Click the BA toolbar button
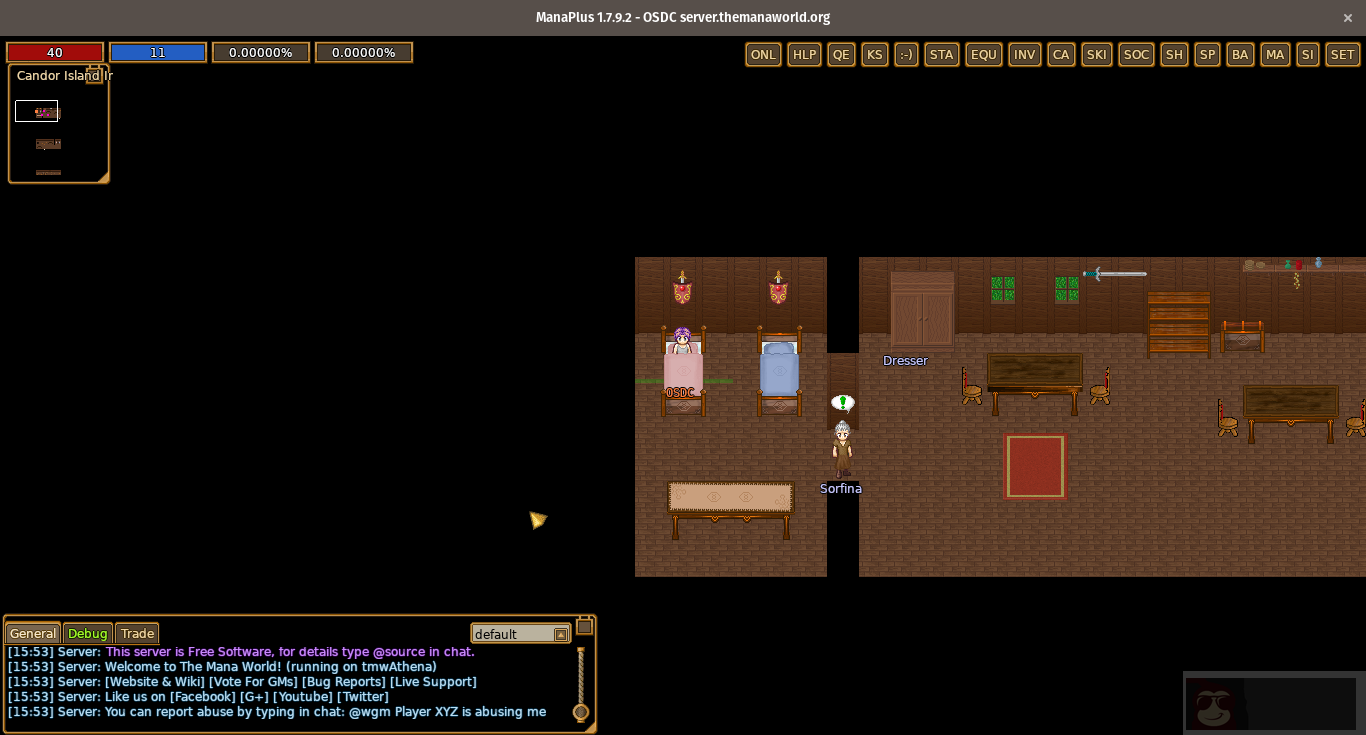Screen dimensions: 1366x735 pos(1241,55)
